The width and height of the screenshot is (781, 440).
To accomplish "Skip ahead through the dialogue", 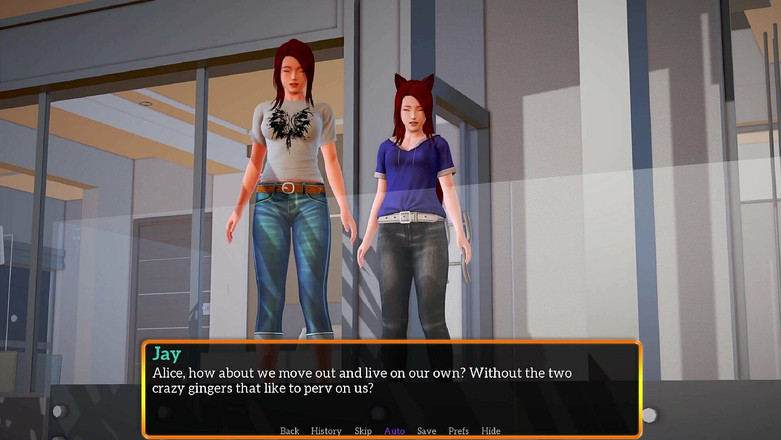I will coord(363,431).
